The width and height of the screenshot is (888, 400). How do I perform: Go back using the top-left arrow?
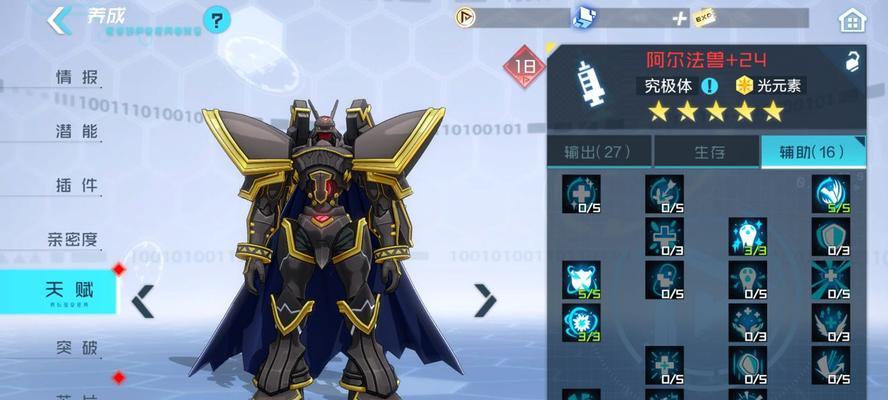click(58, 20)
